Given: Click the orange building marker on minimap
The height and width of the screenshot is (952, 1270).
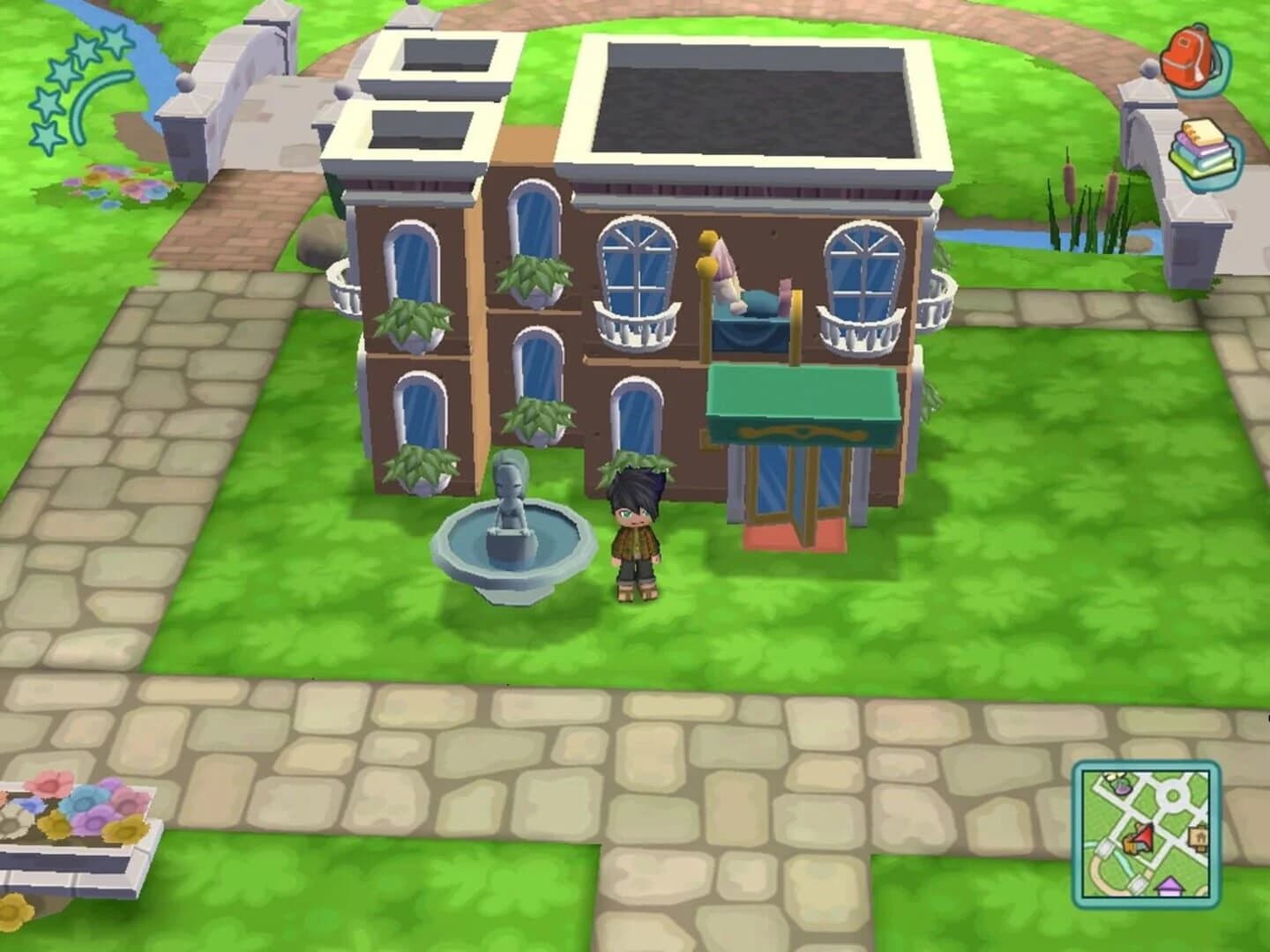Looking at the screenshot, I should (1131, 844).
